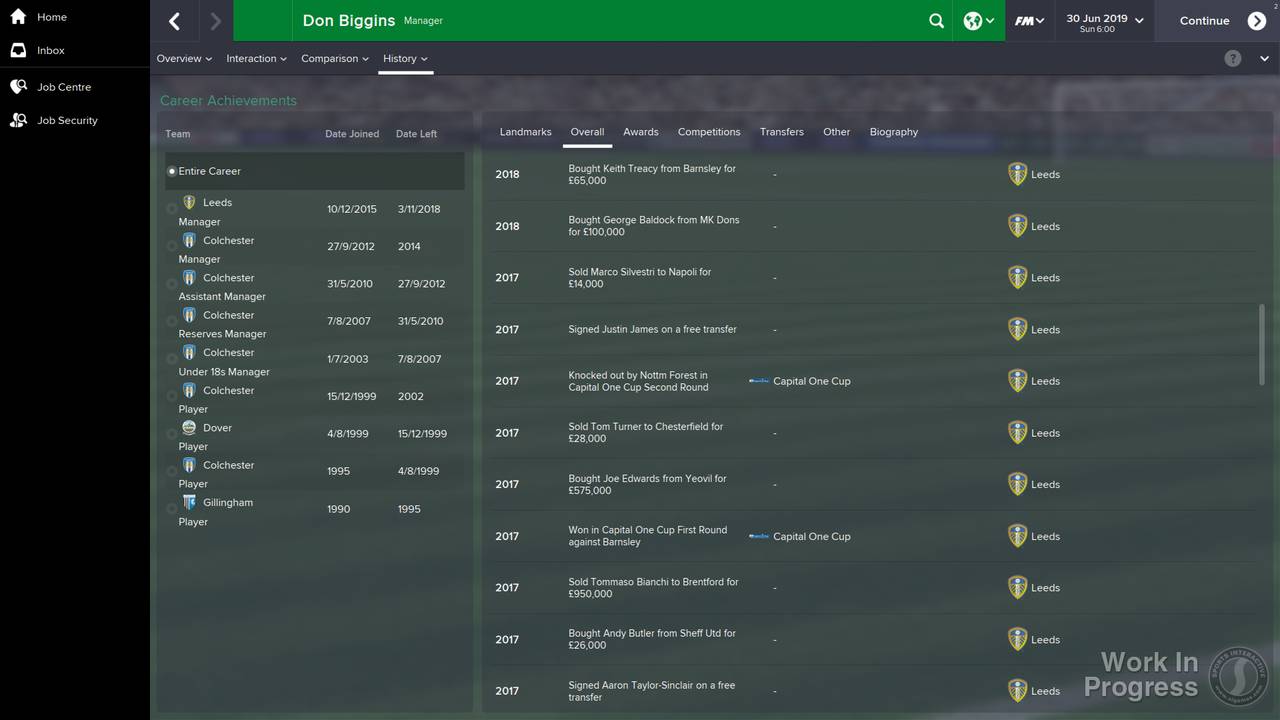The image size is (1280, 720).
Task: Switch to the Awards tab
Action: coord(640,131)
